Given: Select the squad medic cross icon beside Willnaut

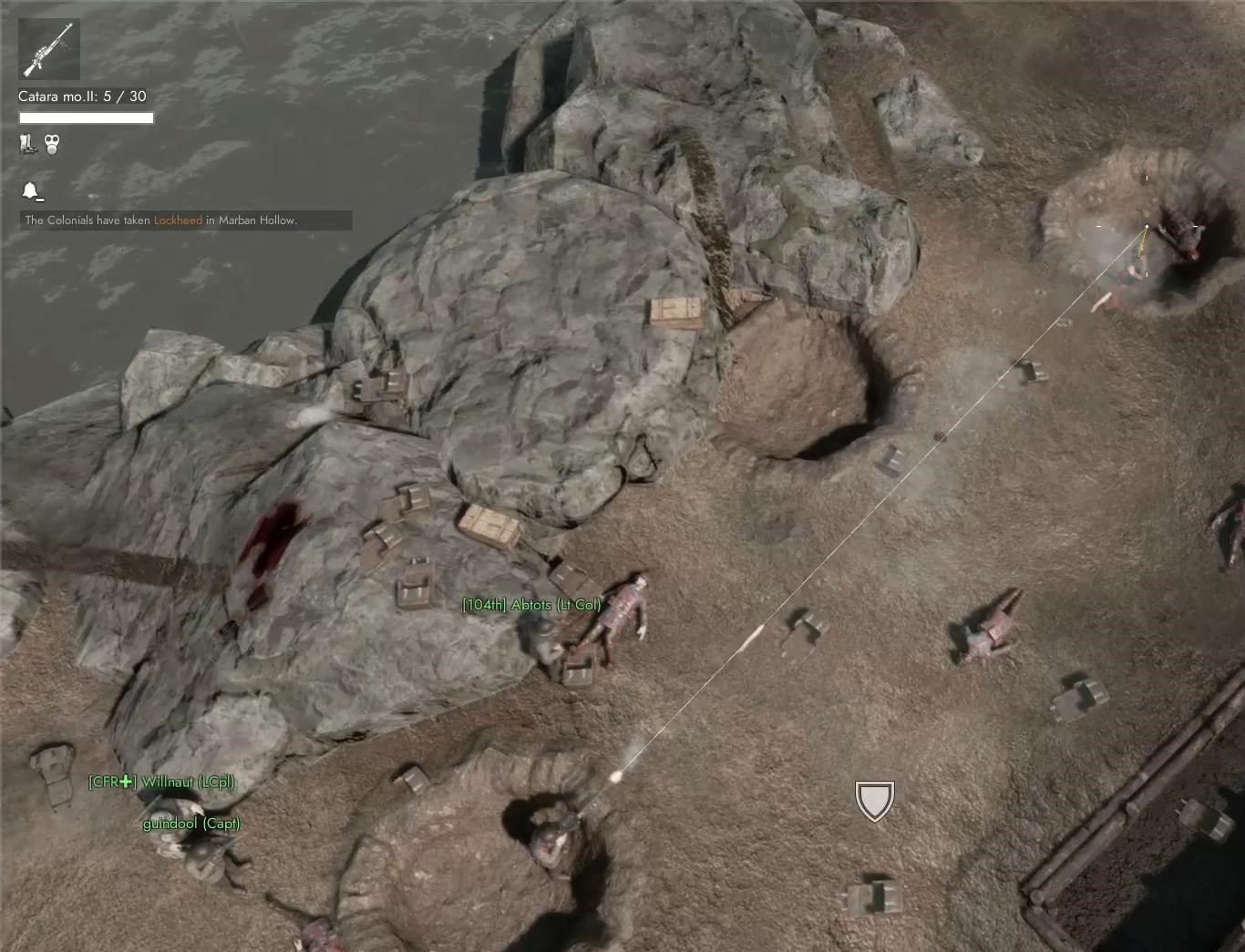Looking at the screenshot, I should 124,781.
